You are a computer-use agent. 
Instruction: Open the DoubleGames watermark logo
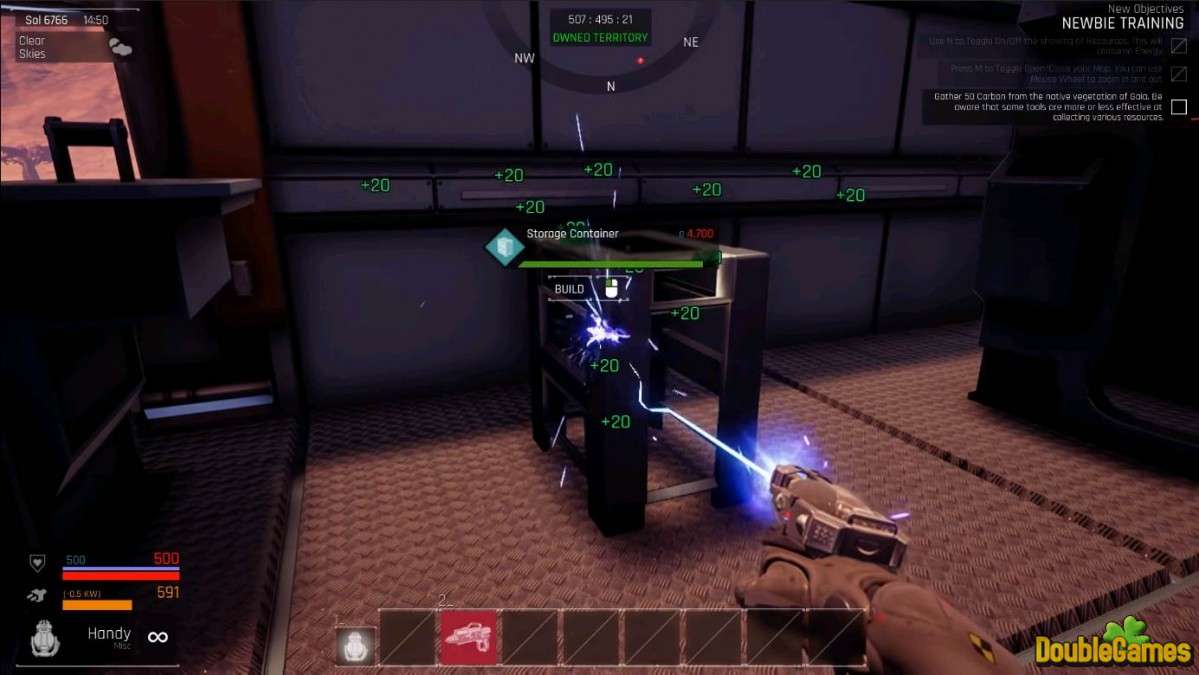coord(1113,643)
